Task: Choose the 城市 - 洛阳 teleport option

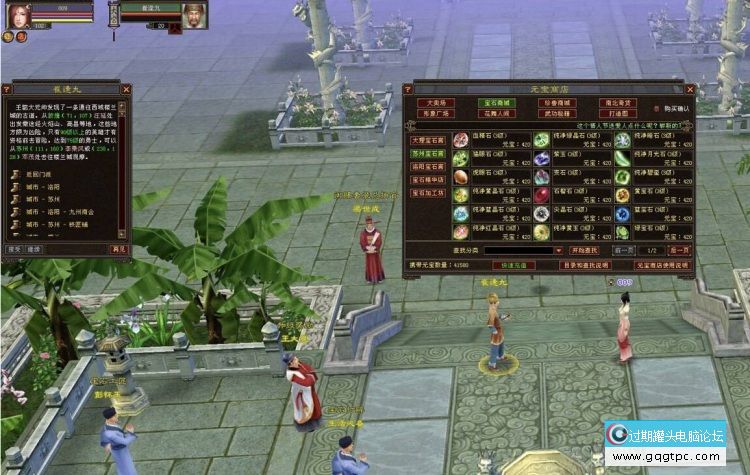Action: [x=42, y=186]
